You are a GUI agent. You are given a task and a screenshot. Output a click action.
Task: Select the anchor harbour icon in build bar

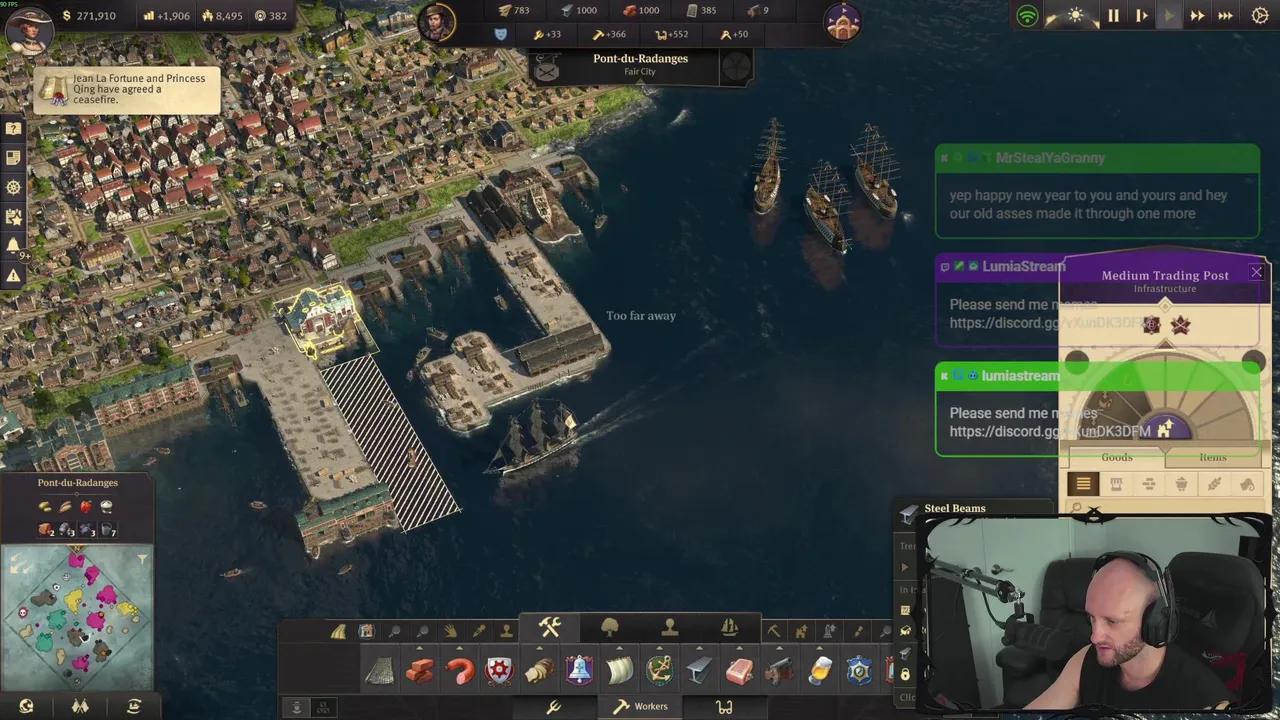tap(659, 670)
